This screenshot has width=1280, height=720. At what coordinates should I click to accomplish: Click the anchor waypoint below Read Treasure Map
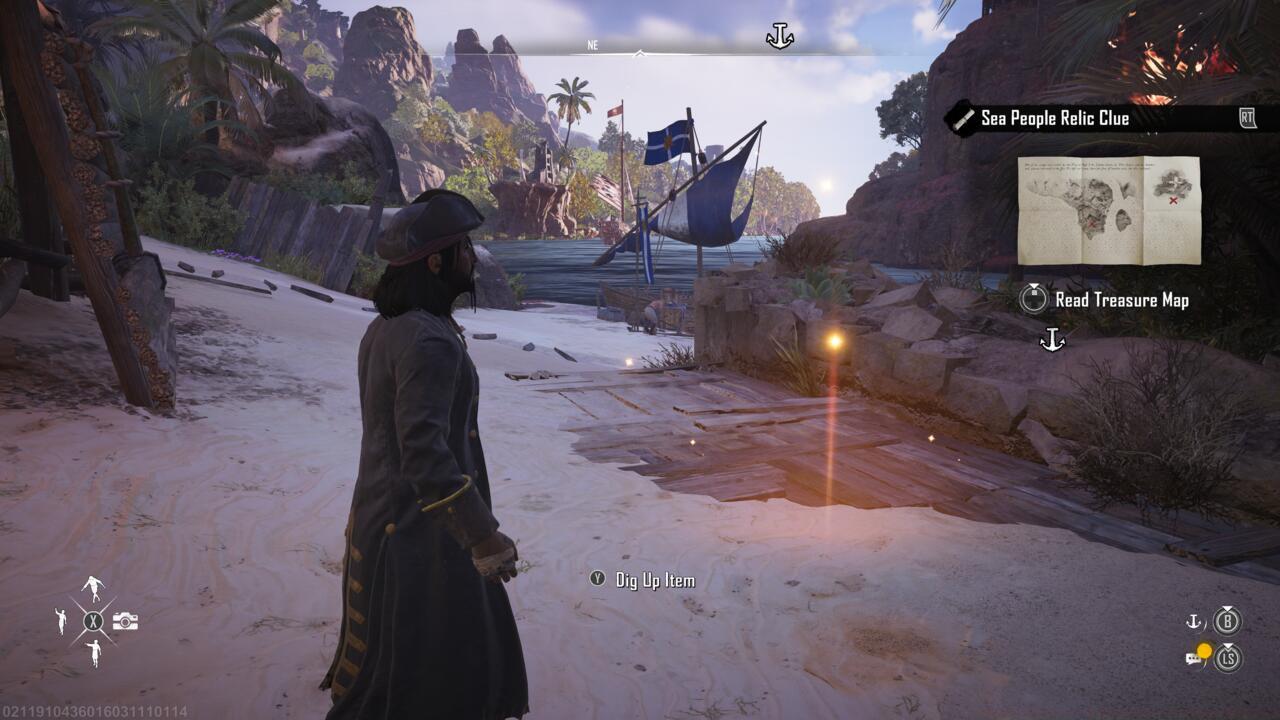[x=1052, y=341]
